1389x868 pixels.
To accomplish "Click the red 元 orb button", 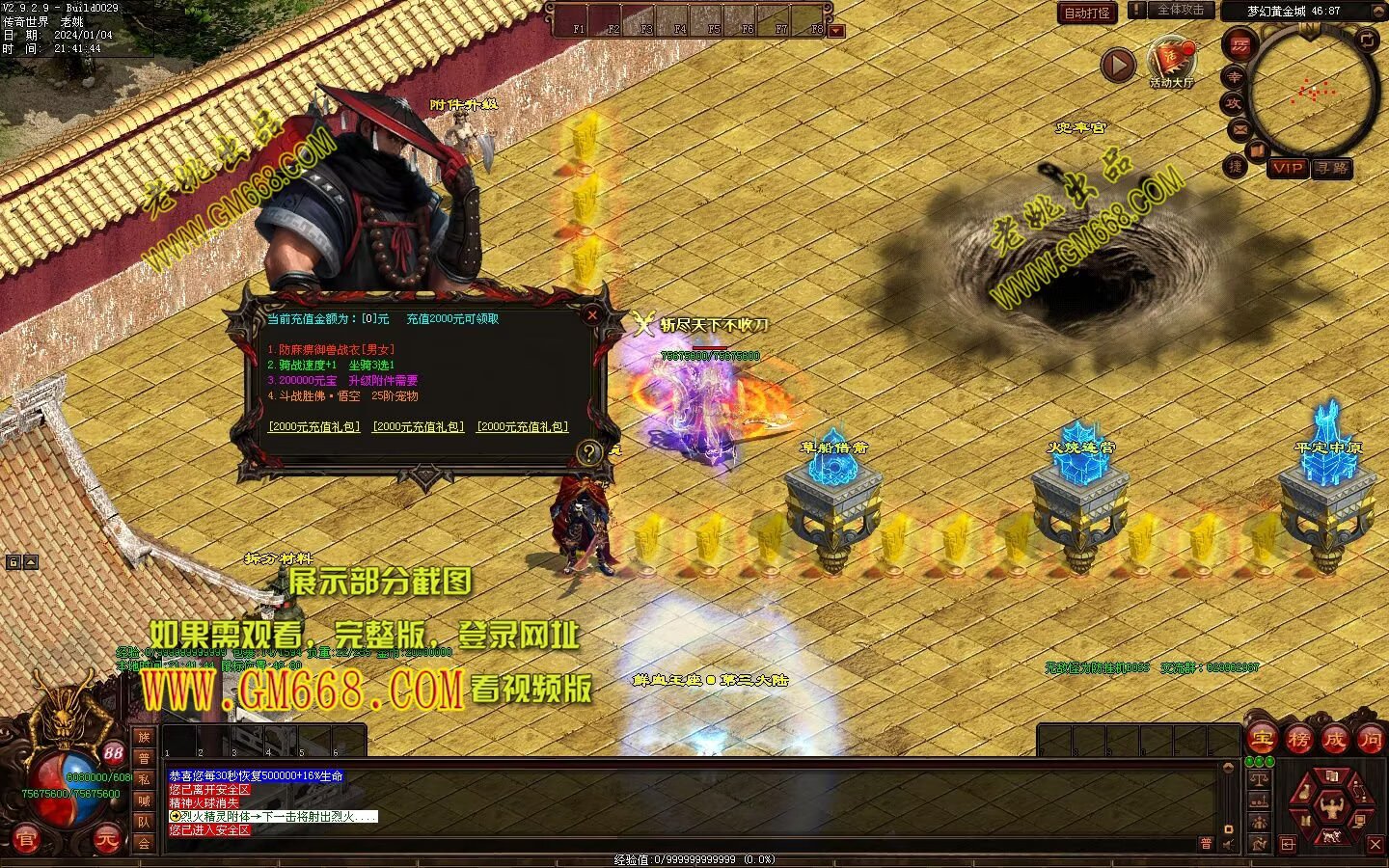I will pyautogui.click(x=108, y=840).
